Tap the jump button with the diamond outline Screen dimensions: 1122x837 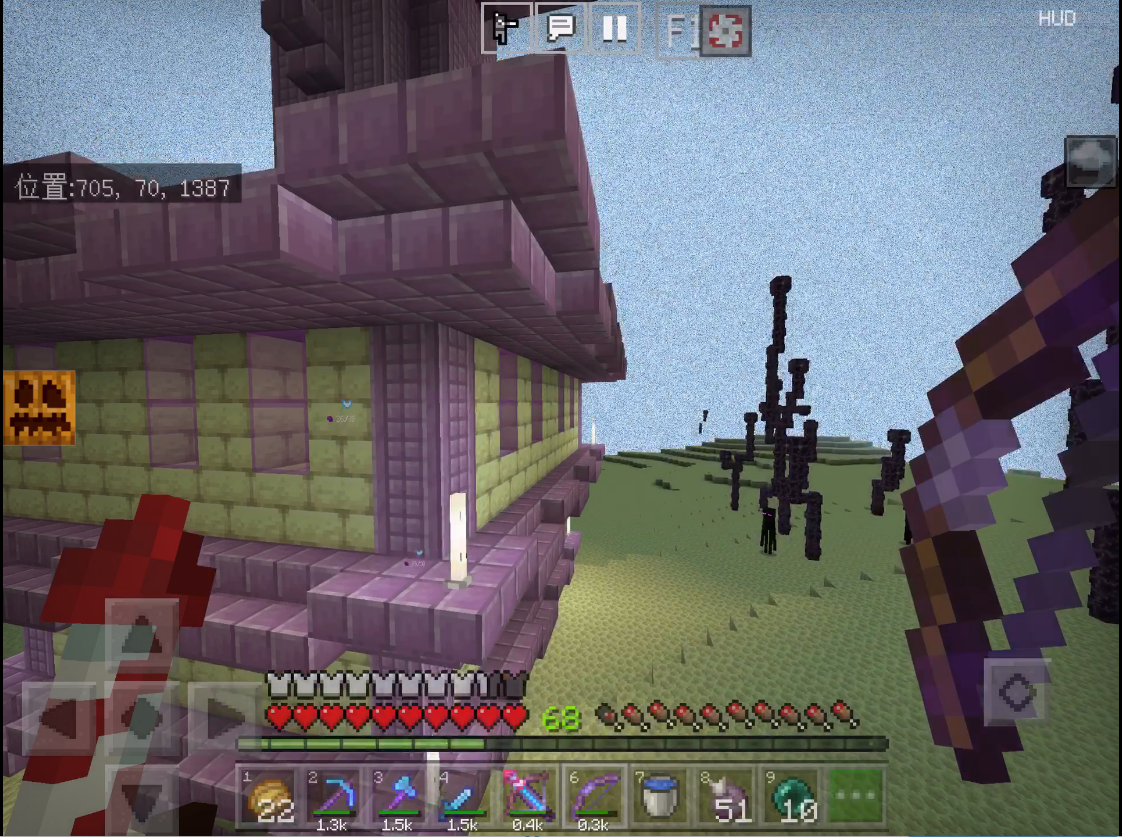click(1018, 692)
